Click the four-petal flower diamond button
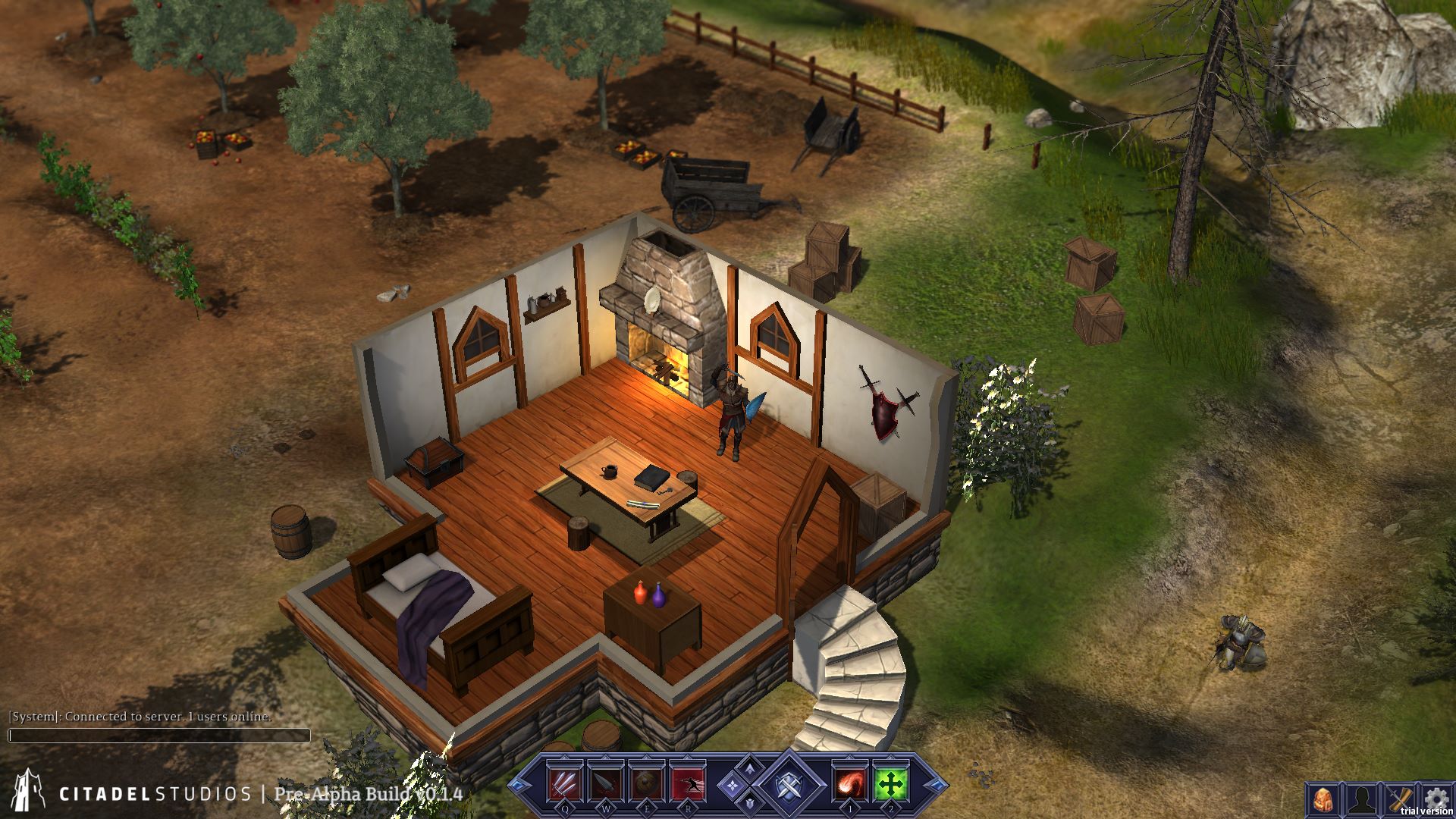The image size is (1456, 819). click(x=733, y=785)
